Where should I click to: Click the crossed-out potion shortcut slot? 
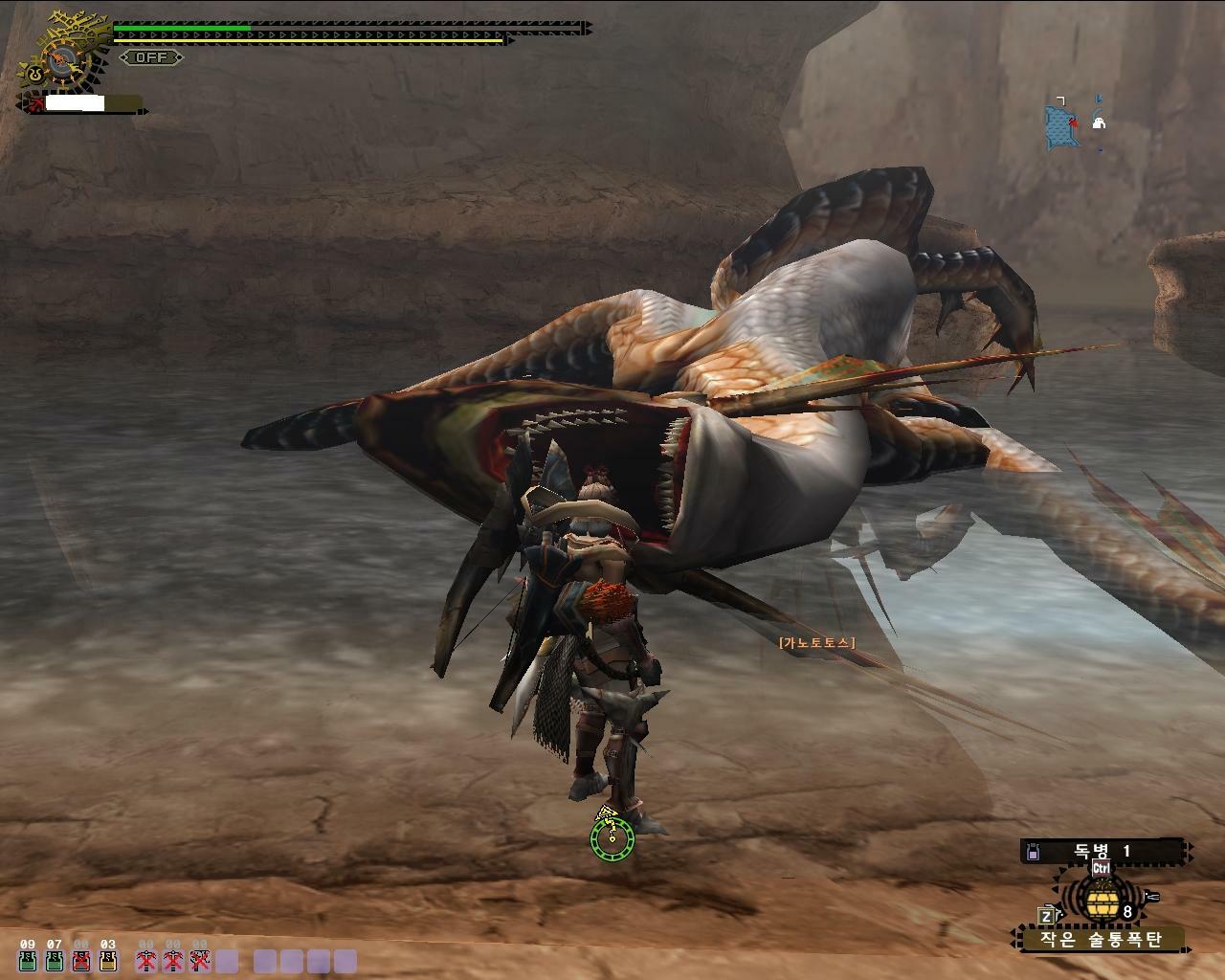(x=81, y=961)
